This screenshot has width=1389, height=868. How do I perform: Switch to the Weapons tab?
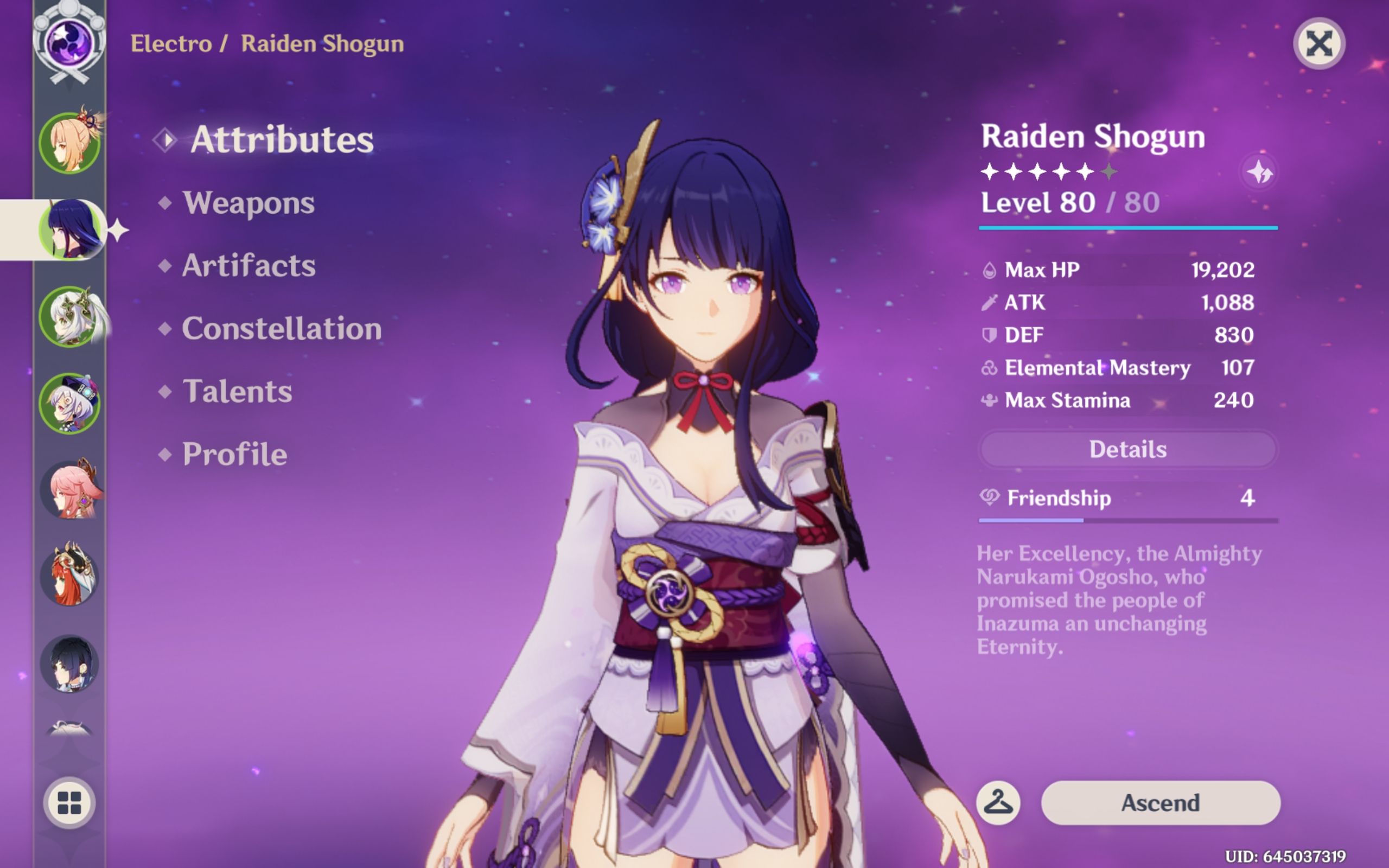coord(248,203)
